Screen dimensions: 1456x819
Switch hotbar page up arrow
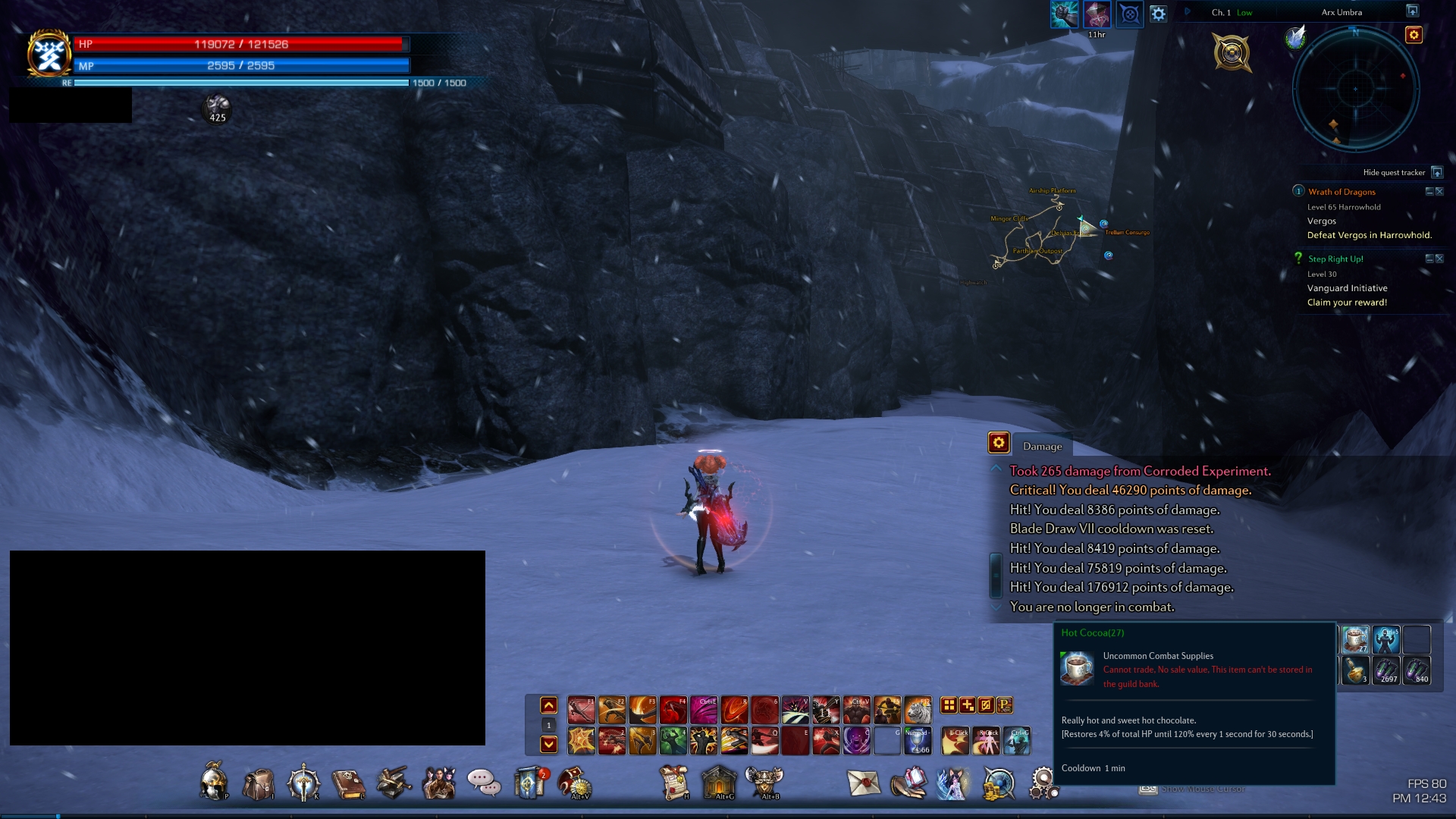[549, 706]
